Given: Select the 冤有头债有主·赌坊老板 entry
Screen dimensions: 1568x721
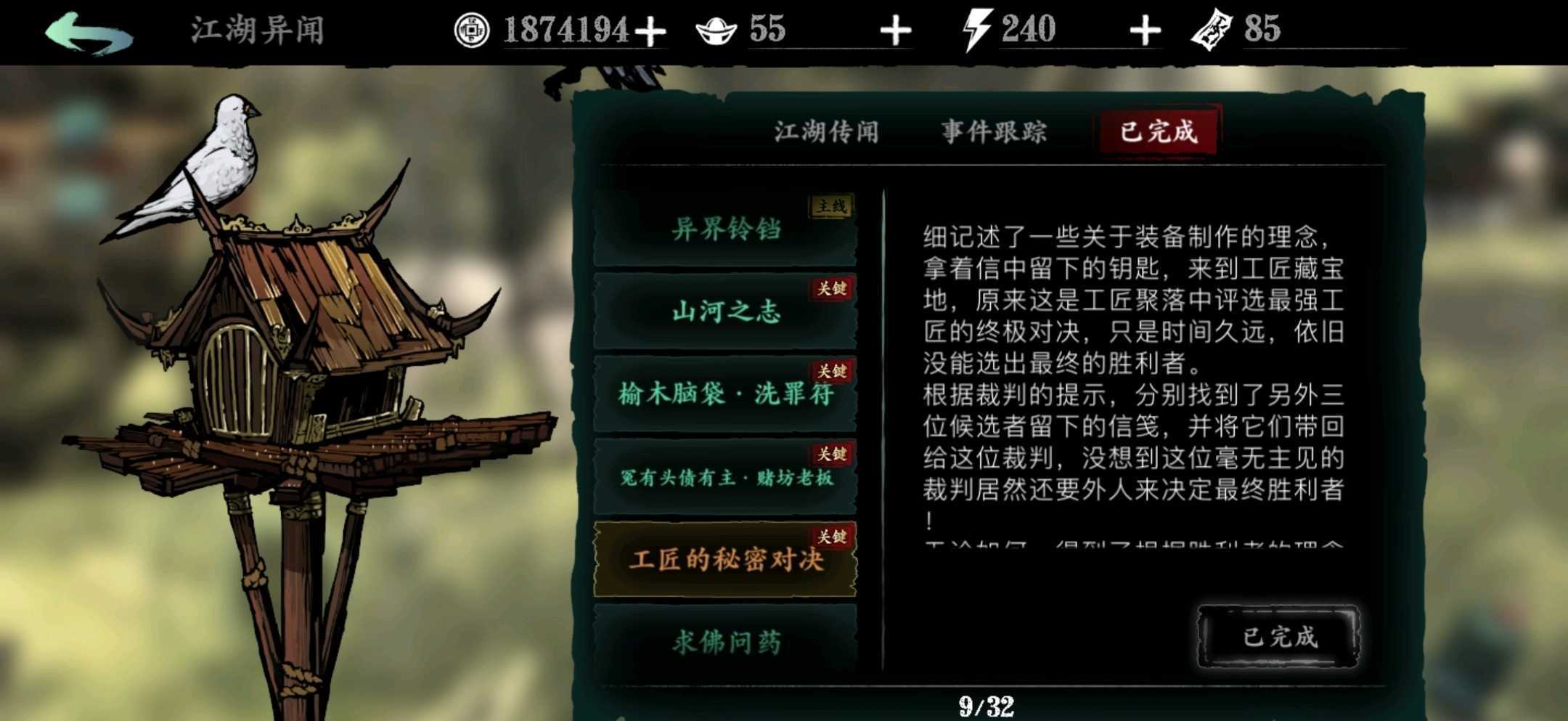Looking at the screenshot, I should coord(726,479).
